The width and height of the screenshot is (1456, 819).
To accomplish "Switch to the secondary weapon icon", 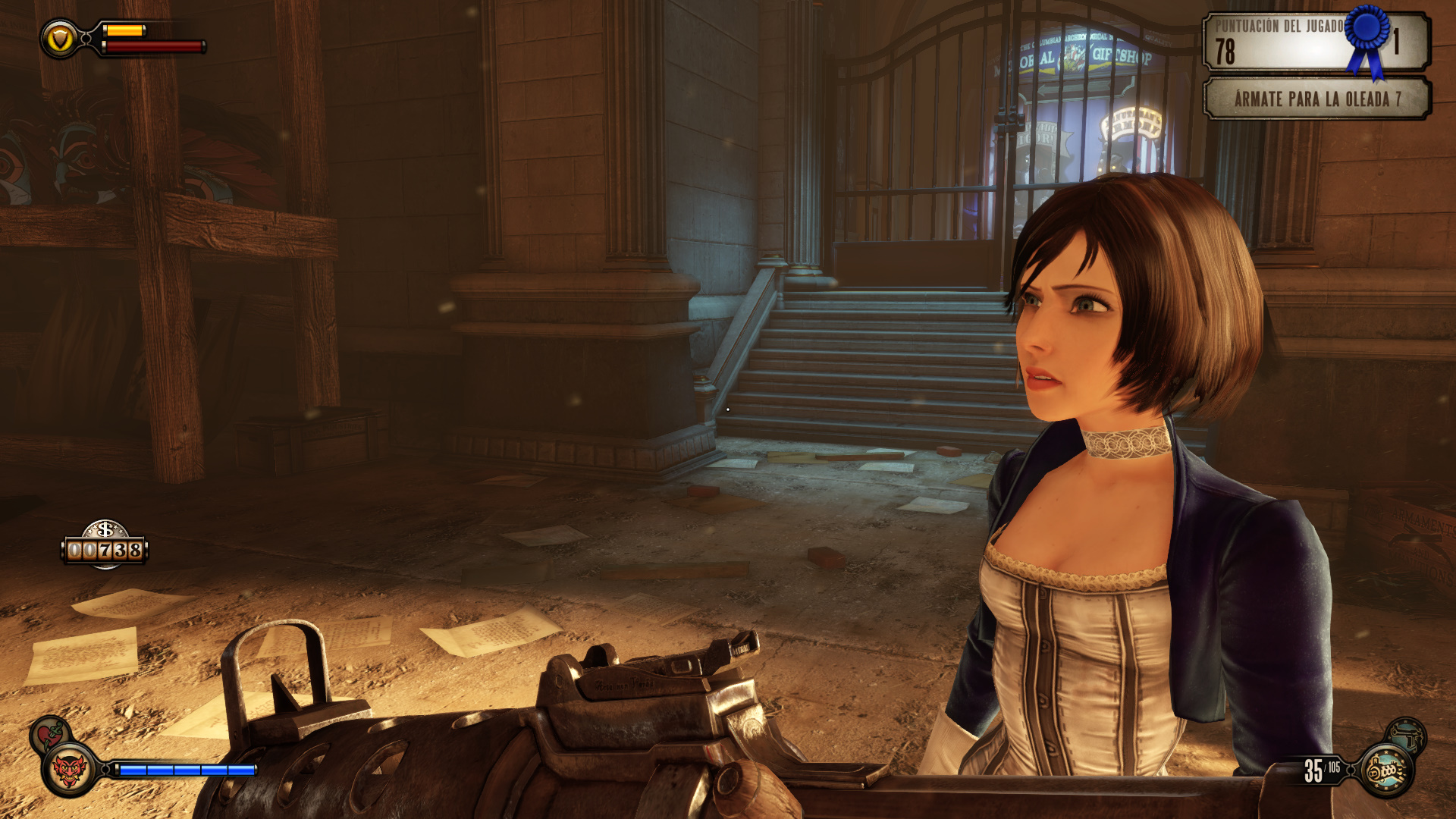I will coord(1407,735).
